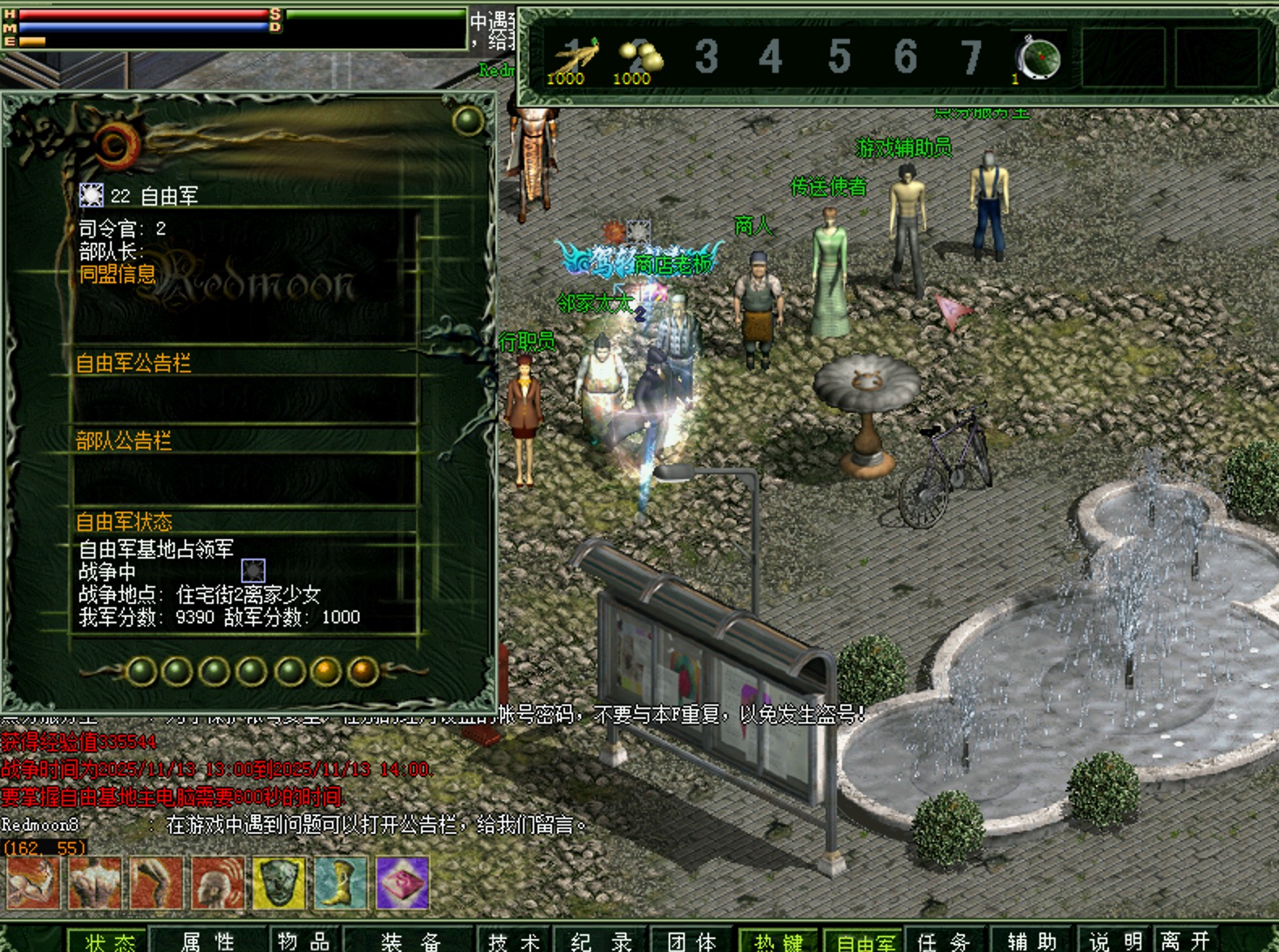Select the purple gem skill icon
Viewport: 1279px width, 952px height.
point(402,882)
